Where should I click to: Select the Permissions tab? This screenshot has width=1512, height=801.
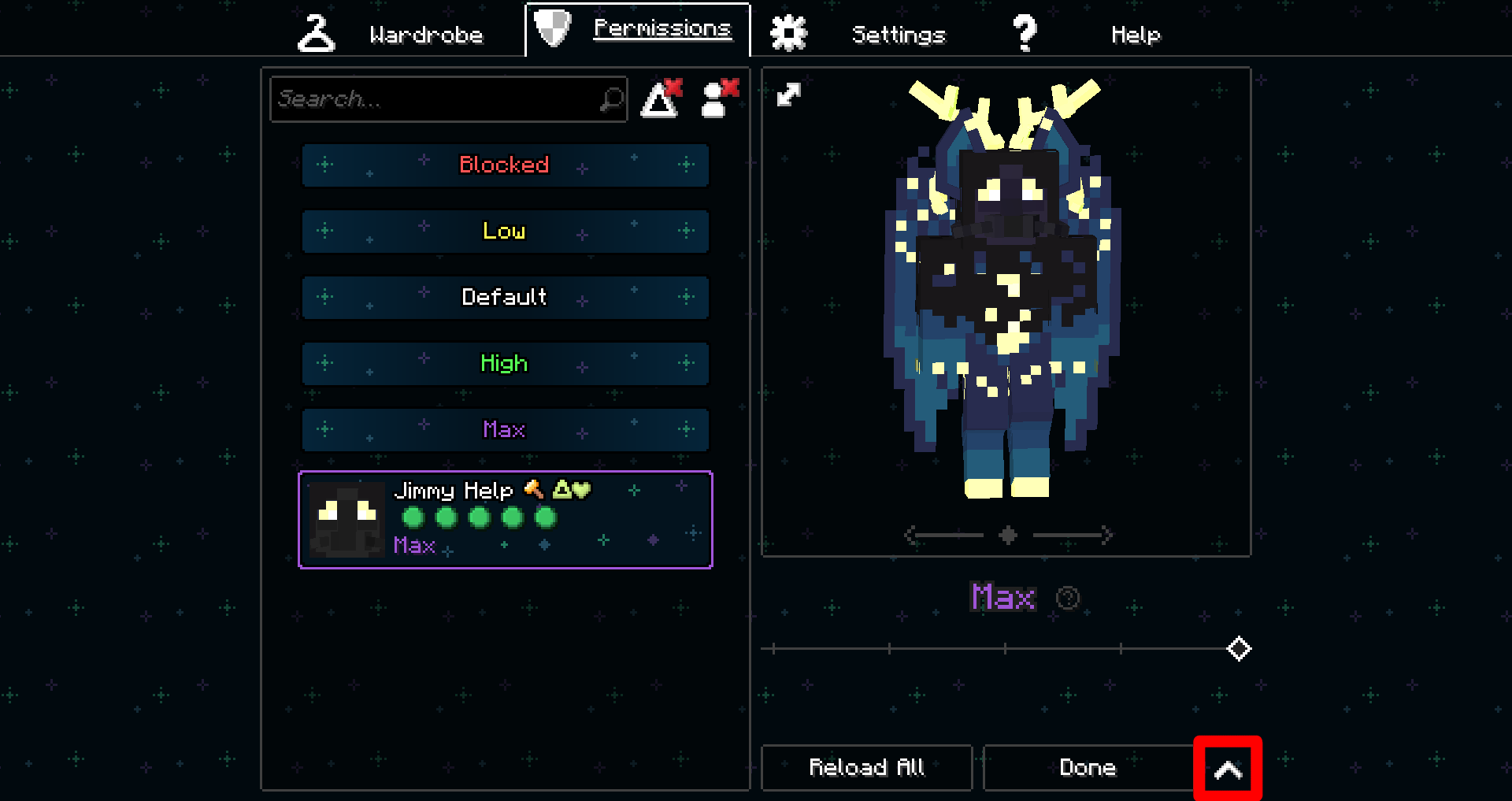pyautogui.click(x=638, y=30)
